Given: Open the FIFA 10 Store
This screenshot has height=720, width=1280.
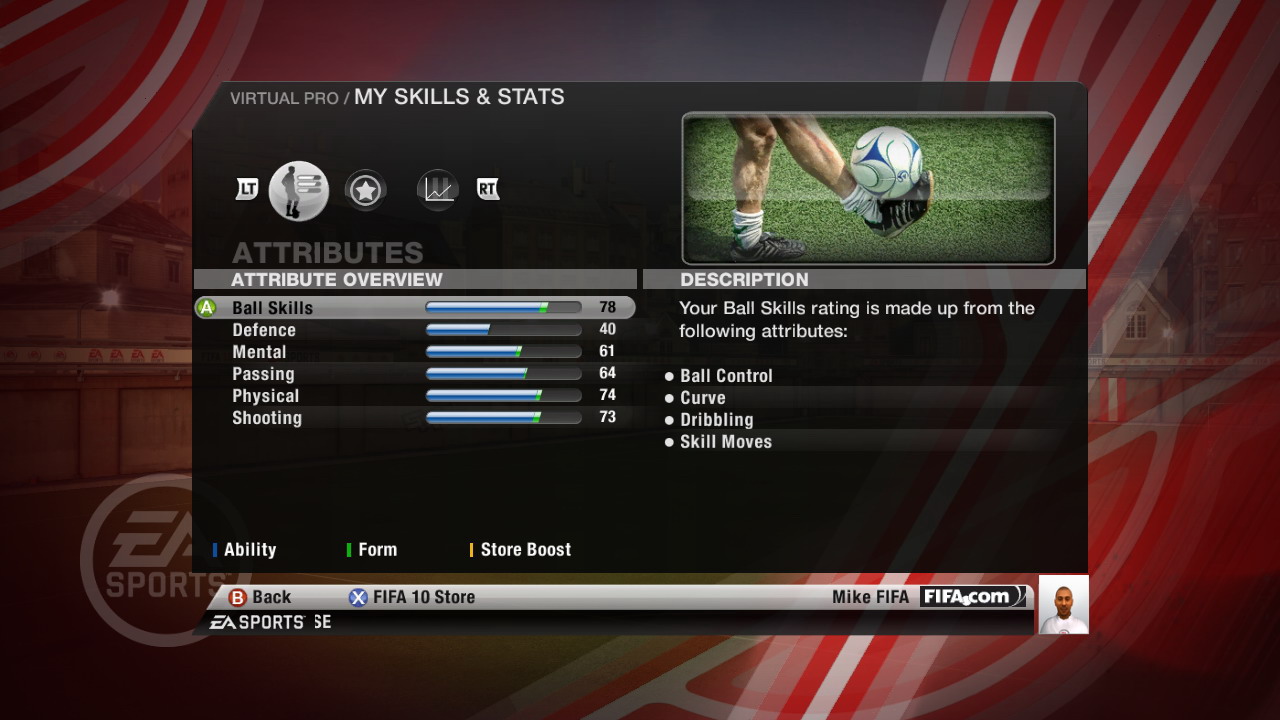Looking at the screenshot, I should [412, 597].
